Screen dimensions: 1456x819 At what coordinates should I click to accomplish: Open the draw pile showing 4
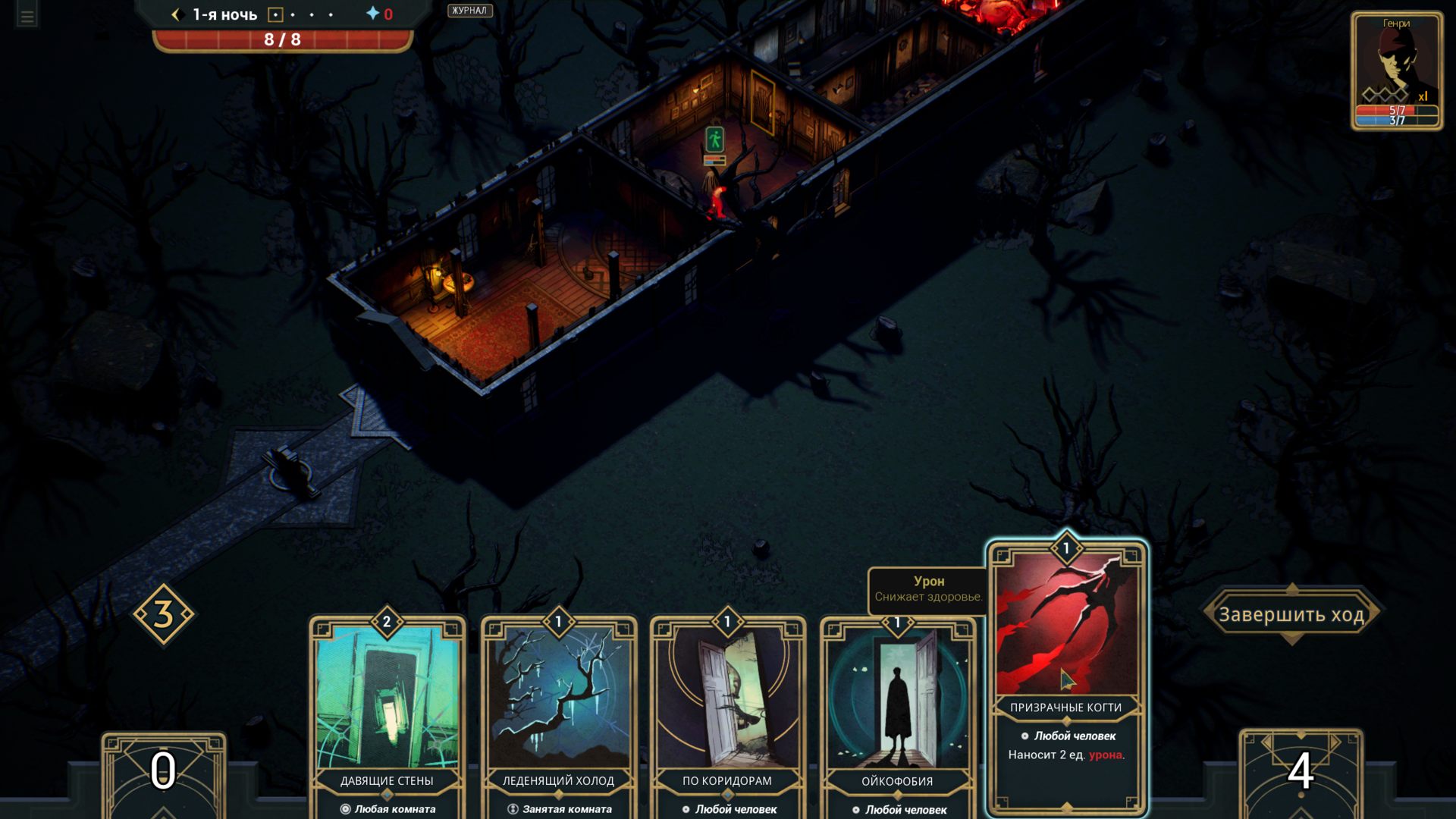1301,772
